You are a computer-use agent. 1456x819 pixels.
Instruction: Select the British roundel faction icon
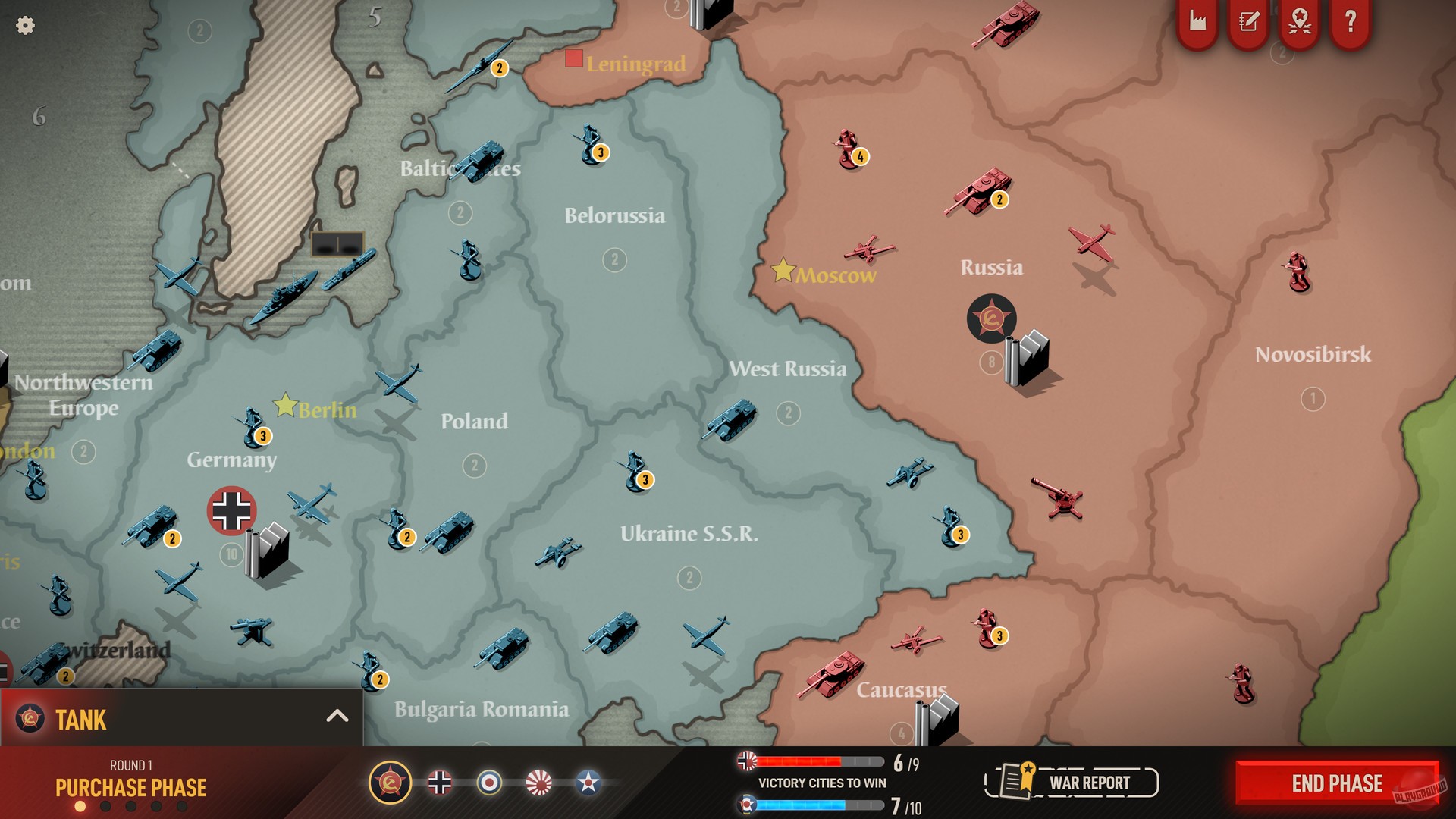[489, 782]
